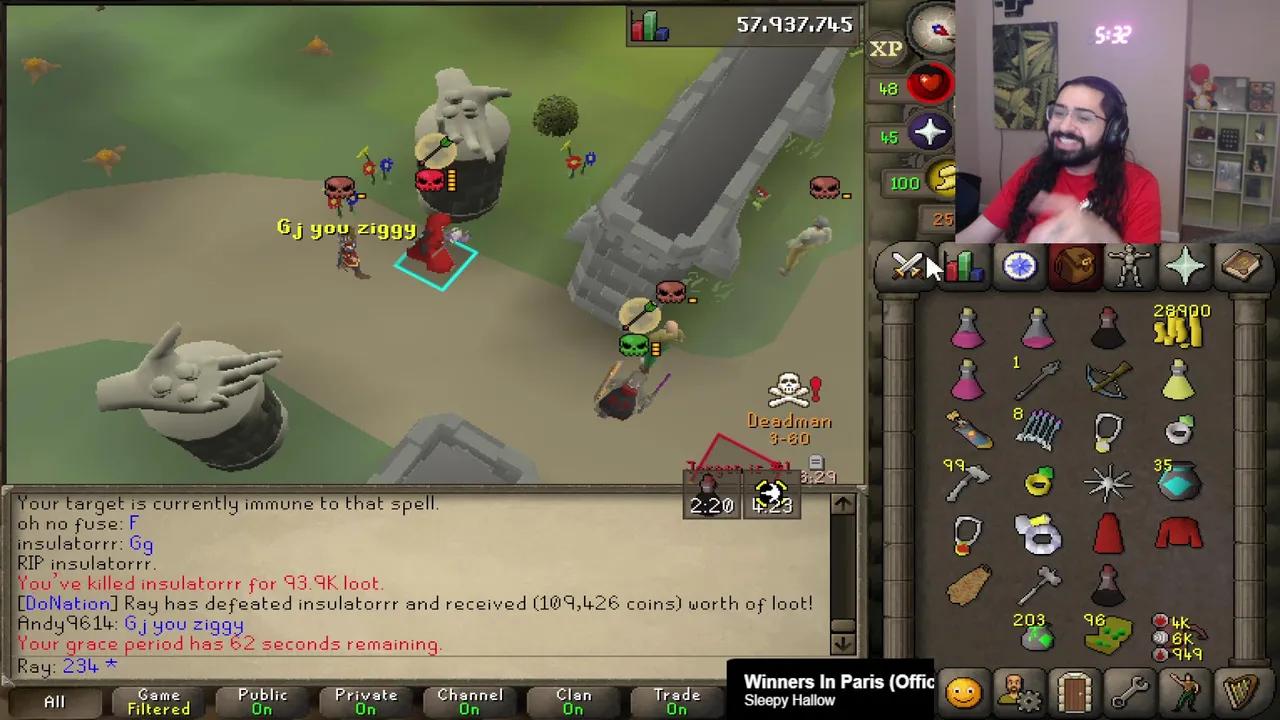1280x720 pixels.
Task: Toggle Public chat off
Action: click(x=262, y=700)
